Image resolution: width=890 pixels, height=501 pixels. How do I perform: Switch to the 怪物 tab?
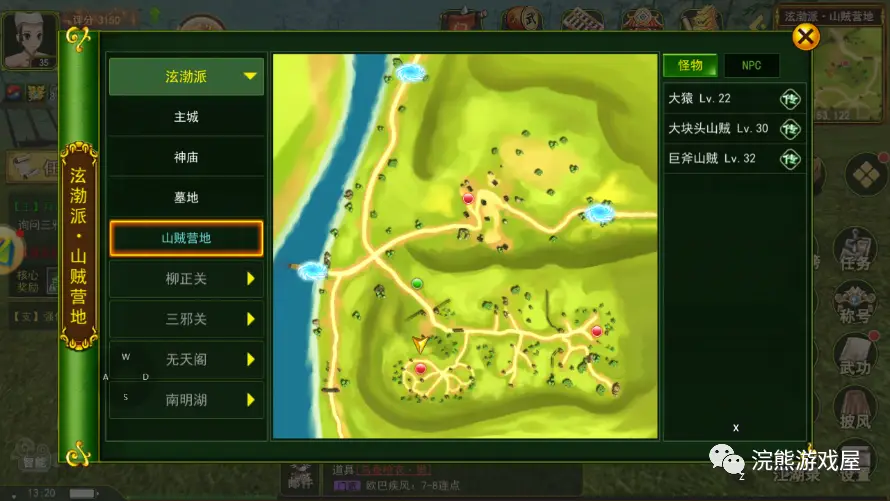690,66
